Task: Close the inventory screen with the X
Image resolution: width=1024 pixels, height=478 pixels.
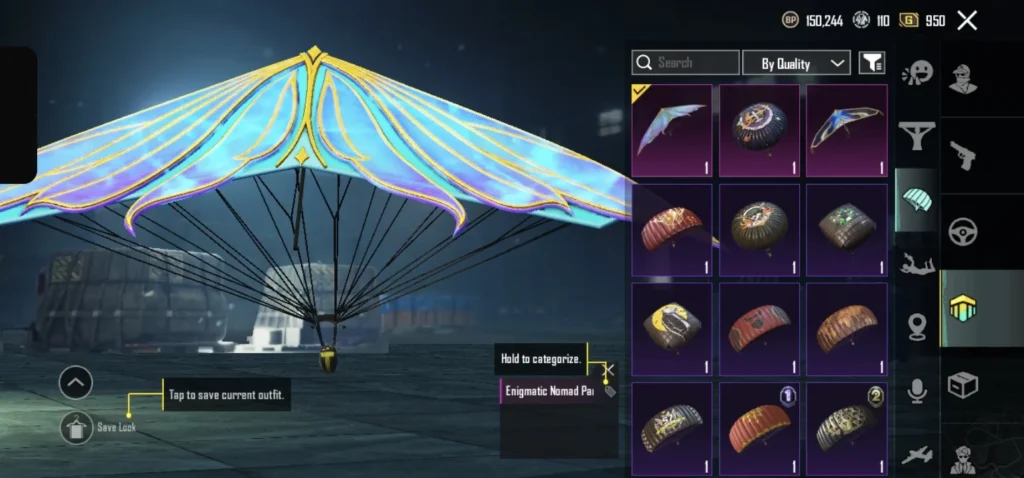Action: [x=967, y=20]
